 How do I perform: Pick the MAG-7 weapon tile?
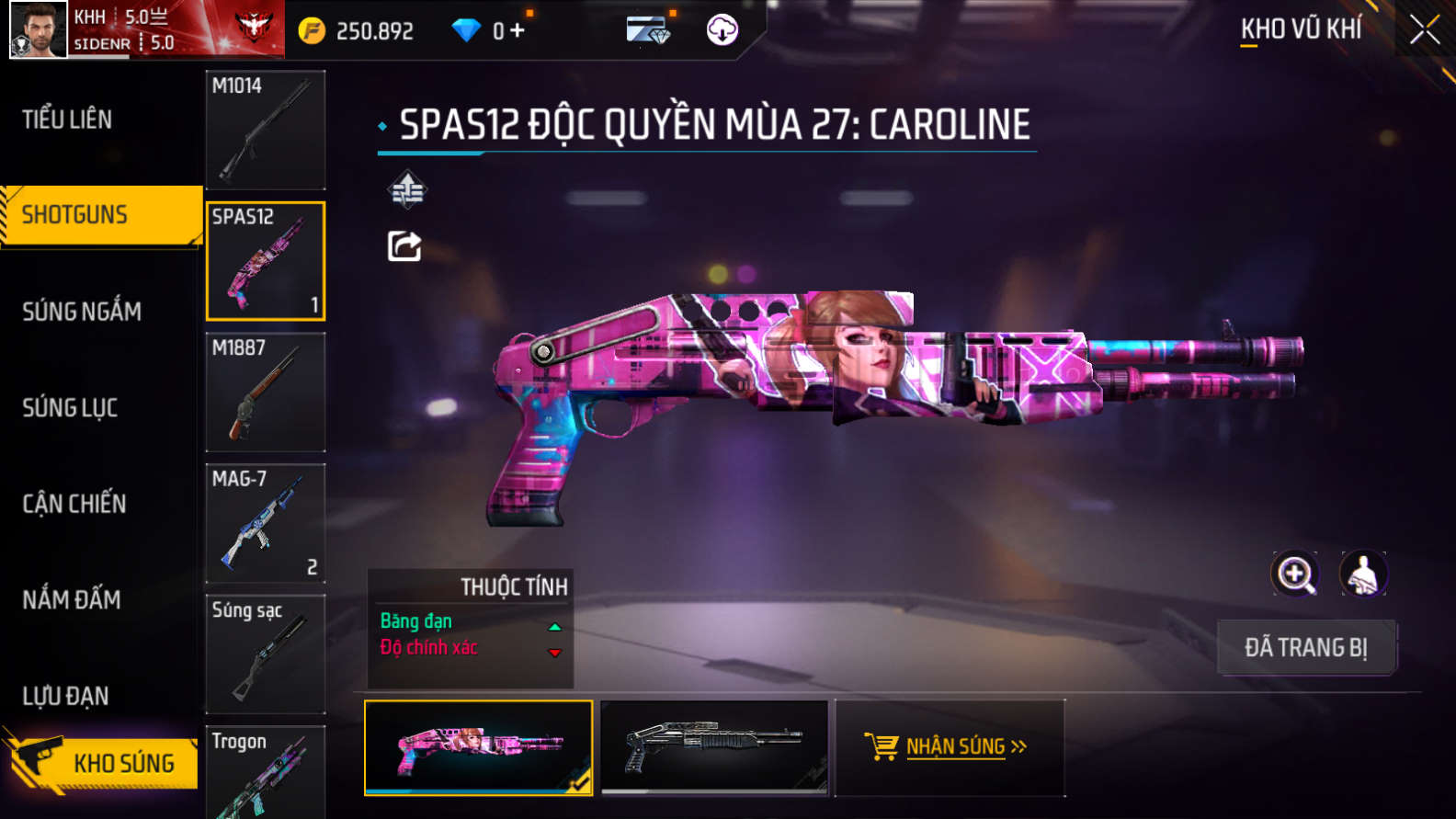coord(265,523)
